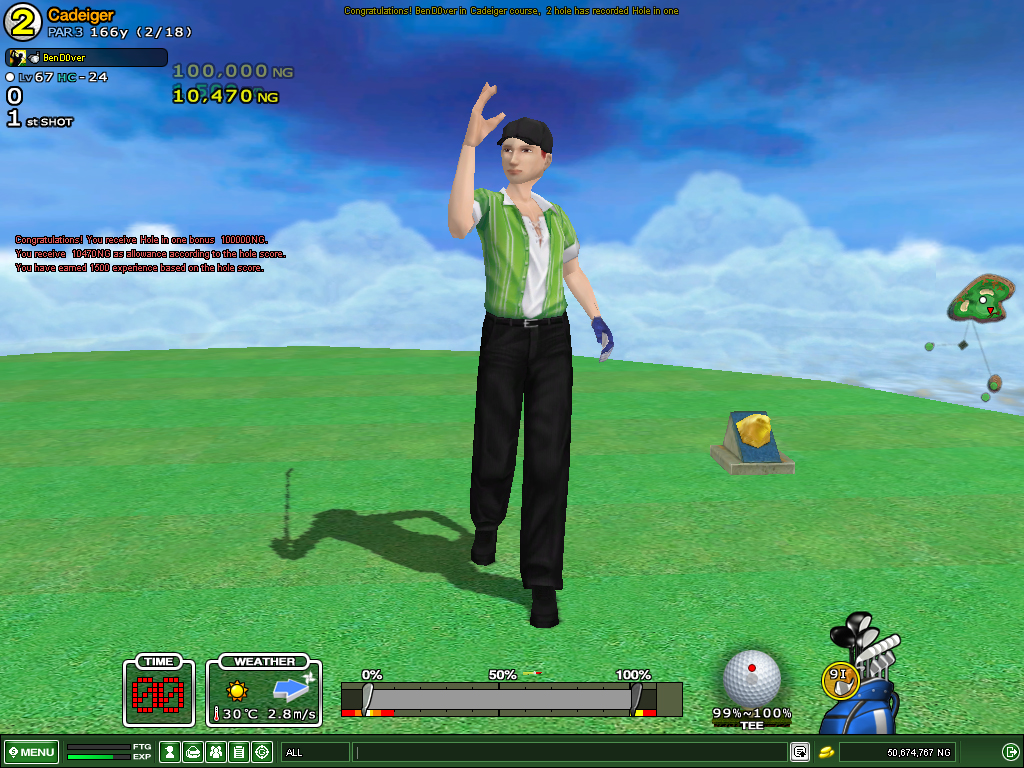Click the shot power gauge bar

(x=500, y=698)
